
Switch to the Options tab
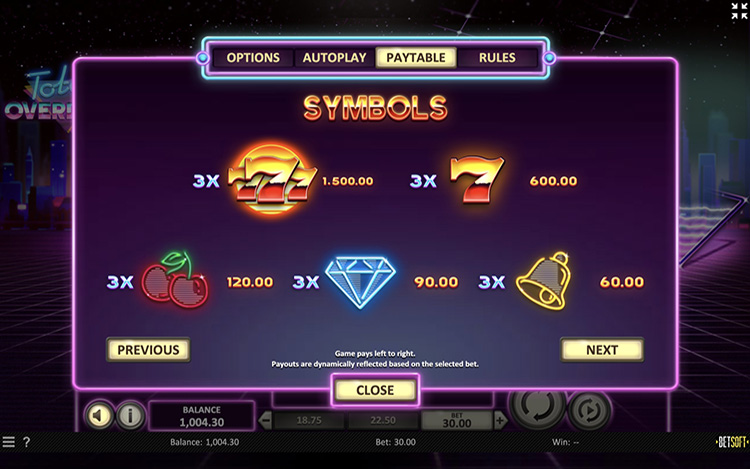(253, 58)
